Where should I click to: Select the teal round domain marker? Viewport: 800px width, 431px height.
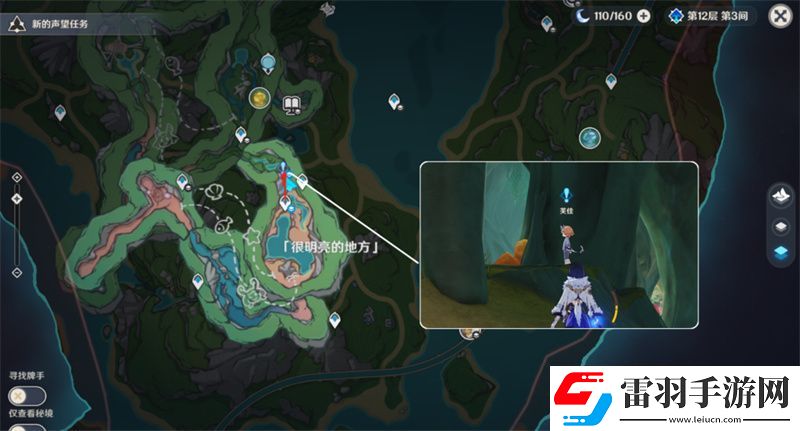click(589, 137)
